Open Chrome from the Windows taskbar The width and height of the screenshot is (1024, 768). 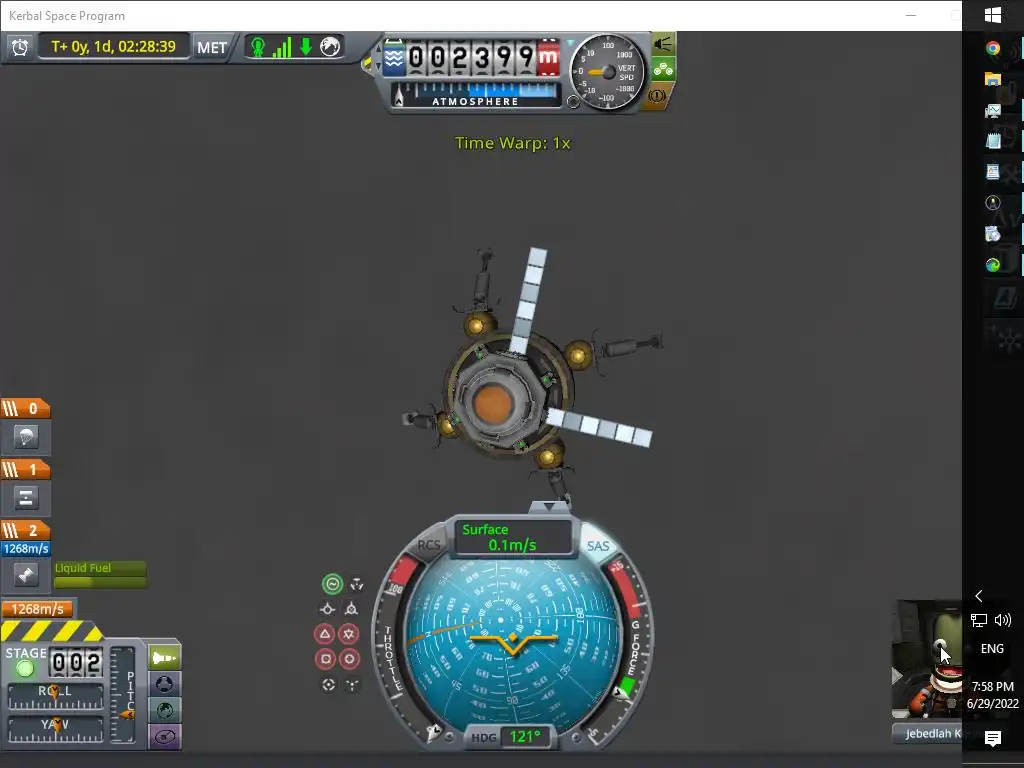(x=993, y=48)
